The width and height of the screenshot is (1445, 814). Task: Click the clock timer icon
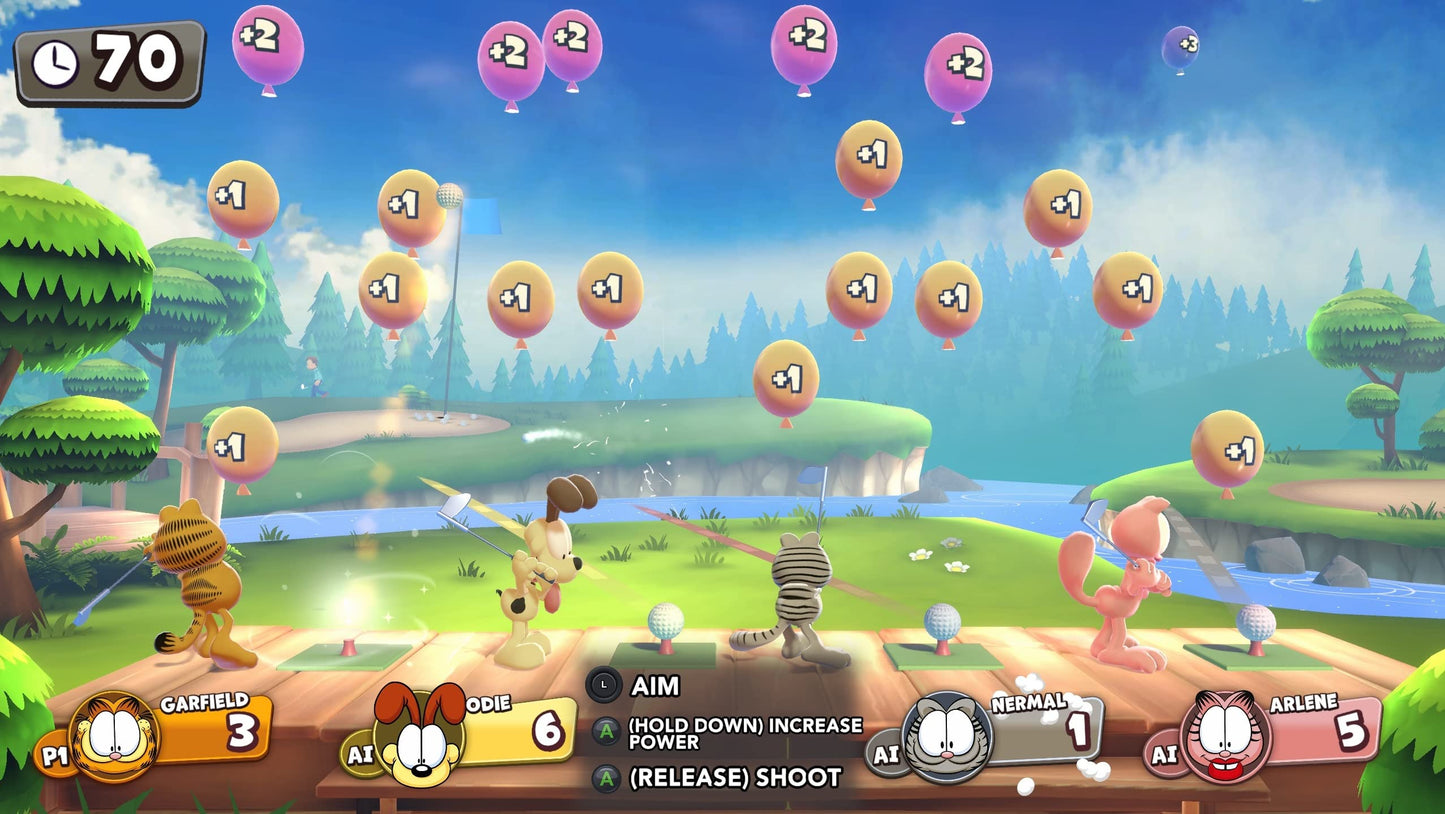55,60
